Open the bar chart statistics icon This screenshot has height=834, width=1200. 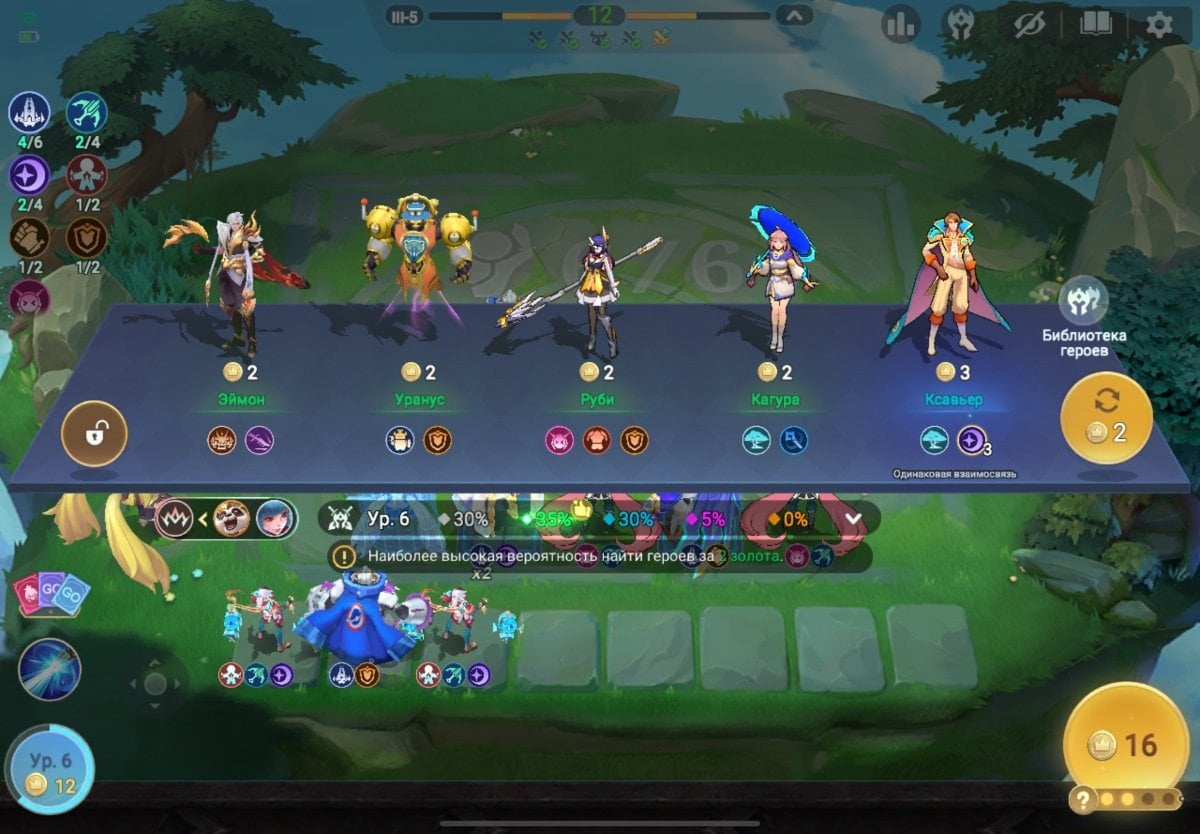pyautogui.click(x=900, y=24)
